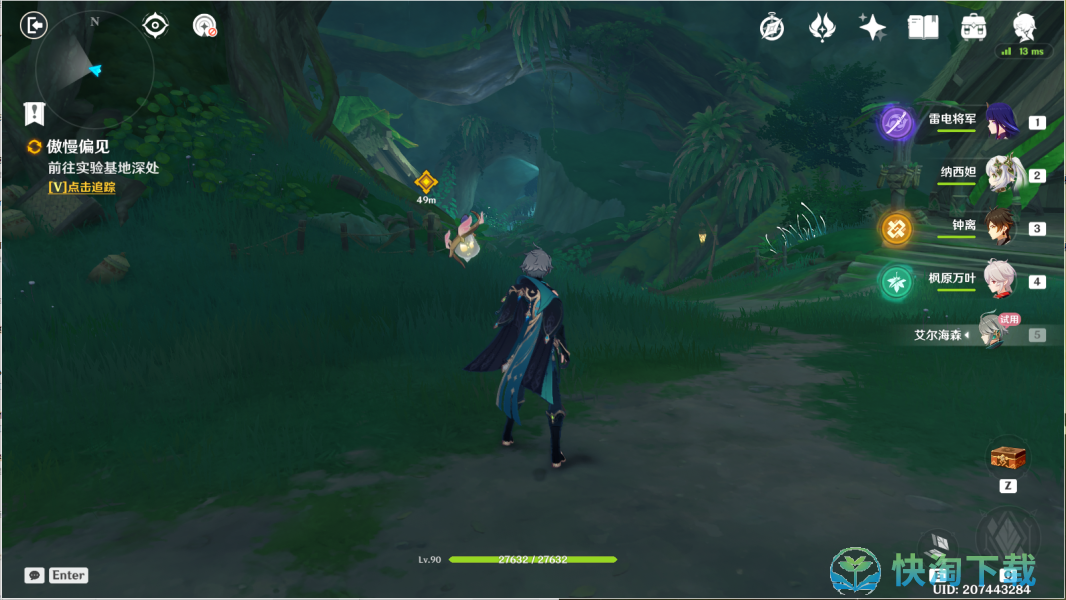Image resolution: width=1066 pixels, height=600 pixels.
Task: Click the round gauge icon with red badge
Action: [205, 26]
